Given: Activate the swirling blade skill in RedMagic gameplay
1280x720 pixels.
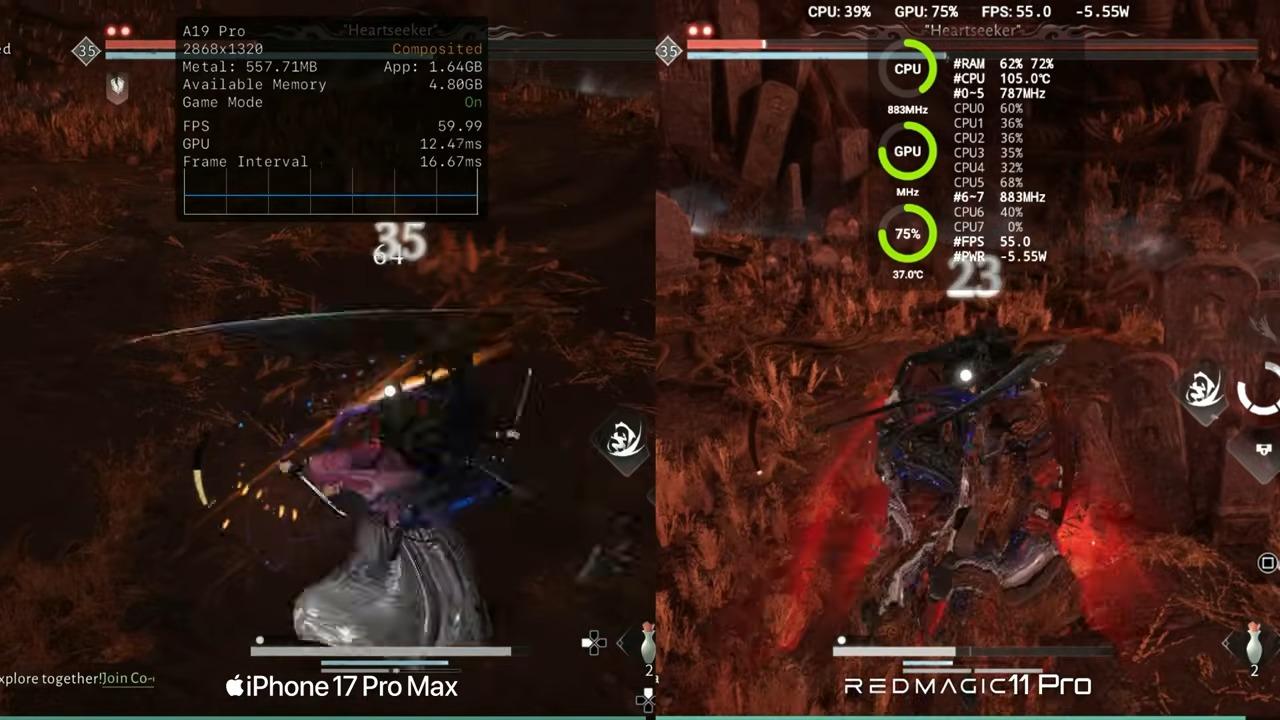Looking at the screenshot, I should (1202, 390).
